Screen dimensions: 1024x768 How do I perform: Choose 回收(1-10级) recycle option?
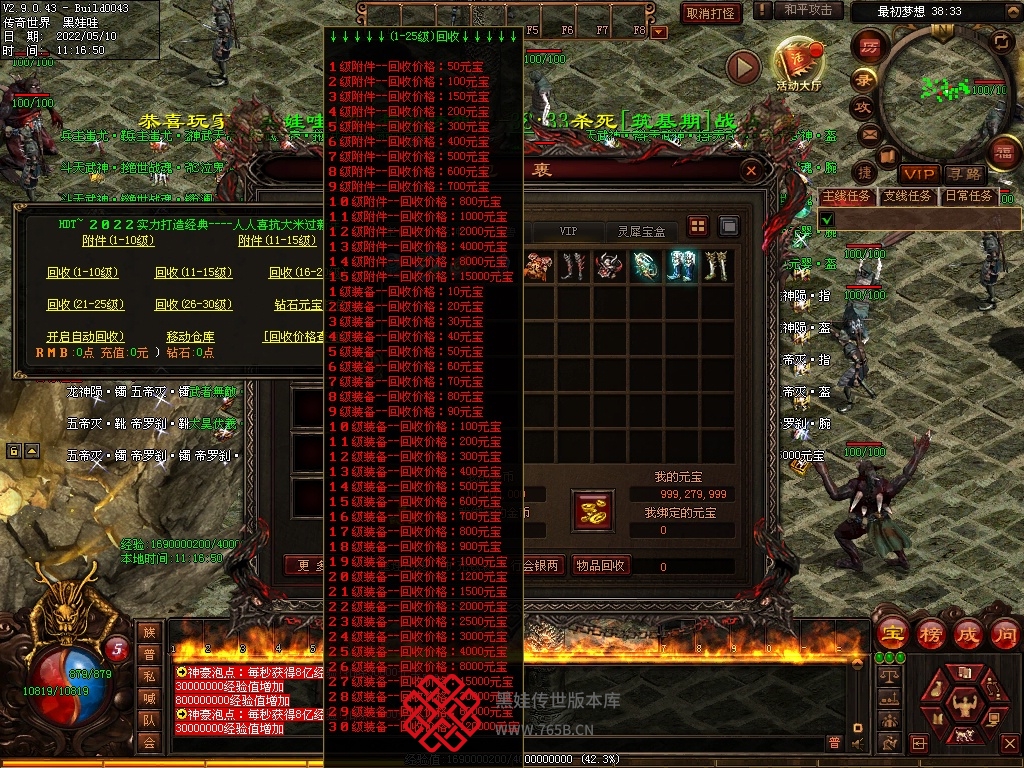[82, 273]
